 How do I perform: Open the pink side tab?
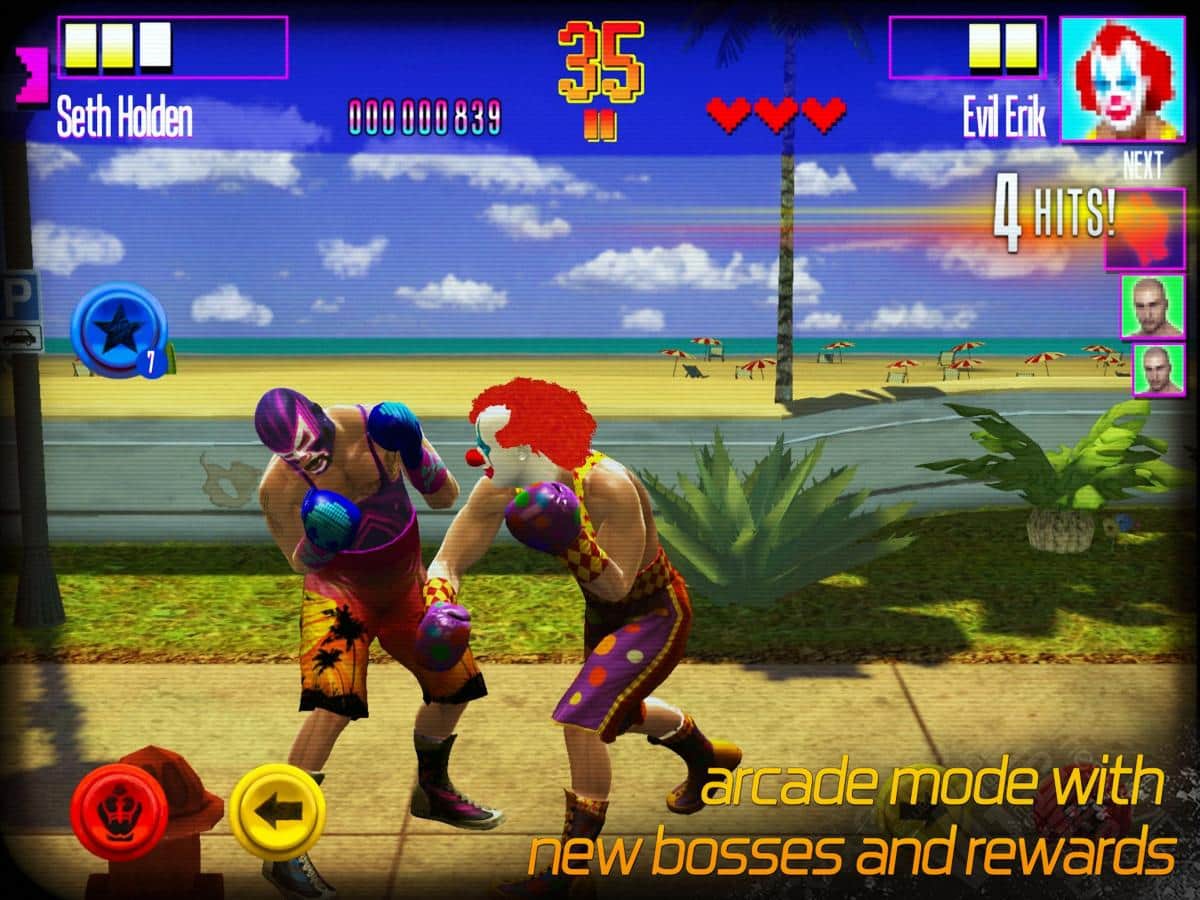point(32,77)
